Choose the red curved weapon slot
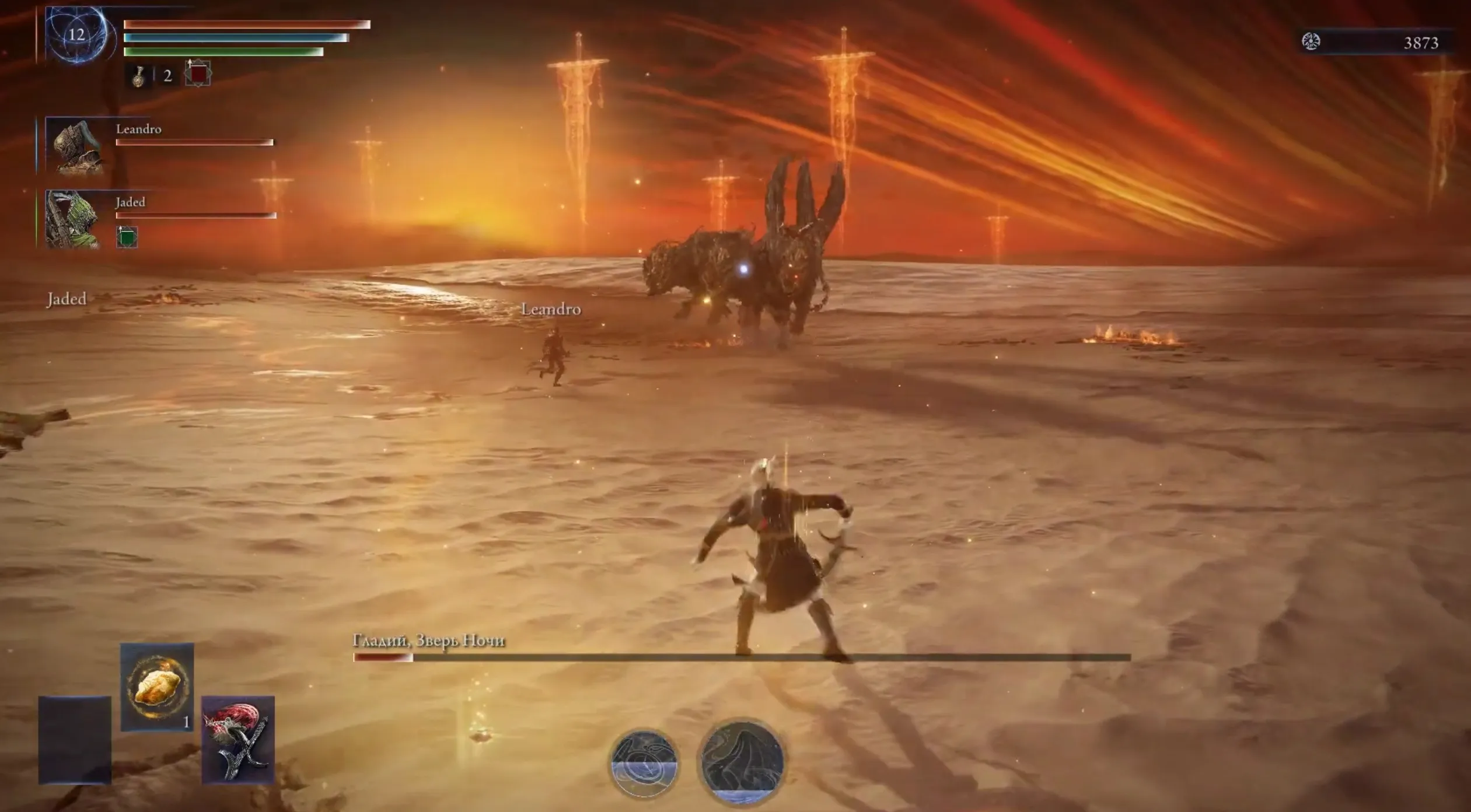This screenshot has width=1471, height=812. click(x=238, y=739)
